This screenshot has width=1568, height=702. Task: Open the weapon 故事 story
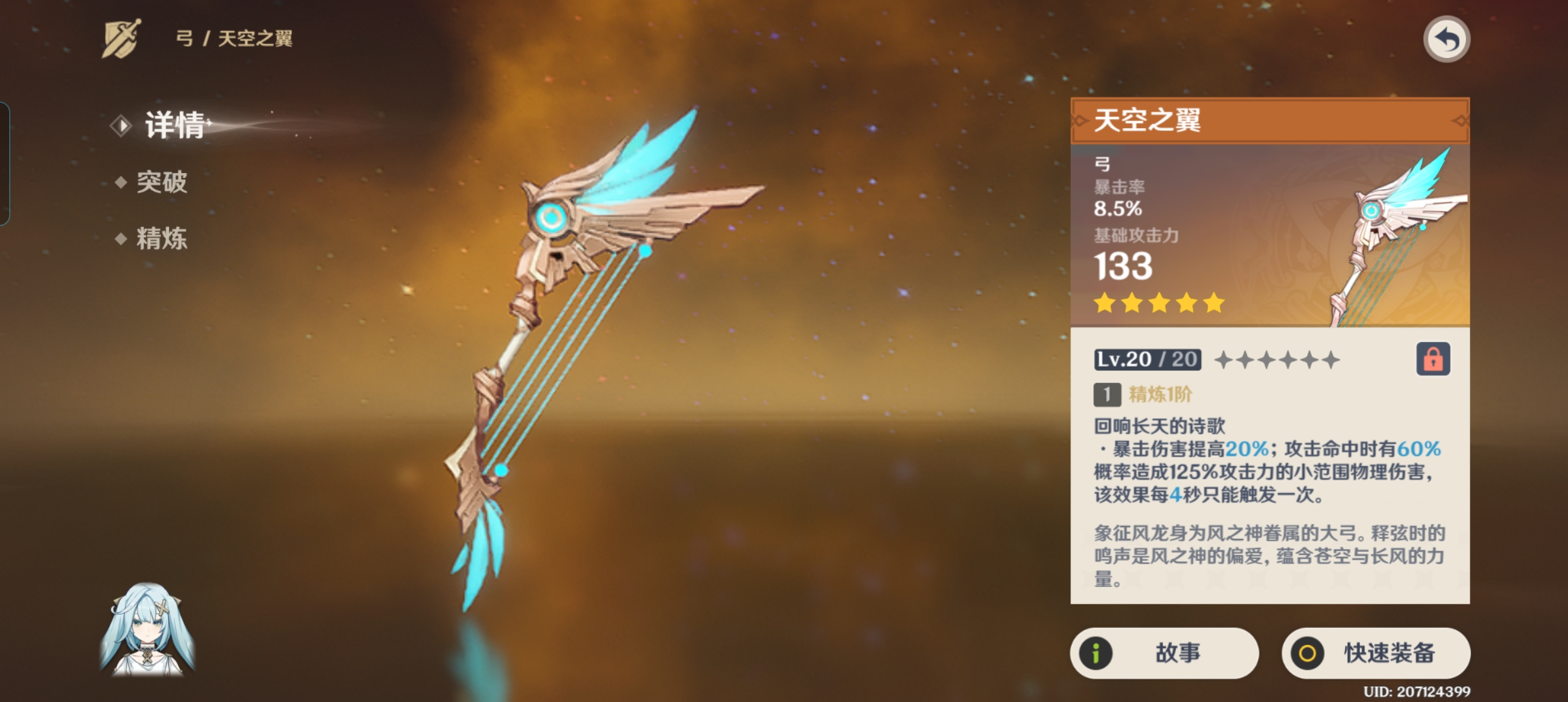point(1164,653)
